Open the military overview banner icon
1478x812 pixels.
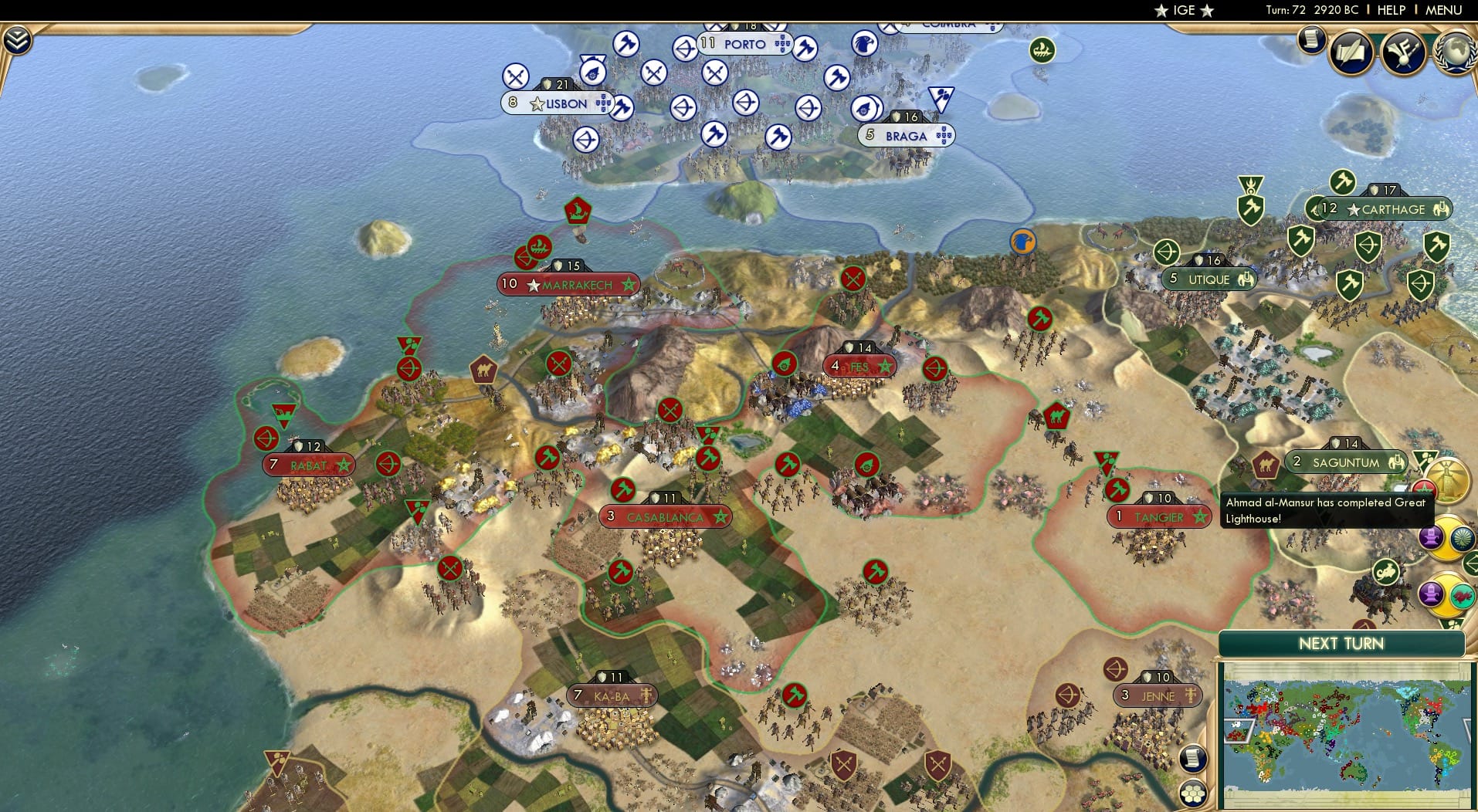(x=1405, y=52)
